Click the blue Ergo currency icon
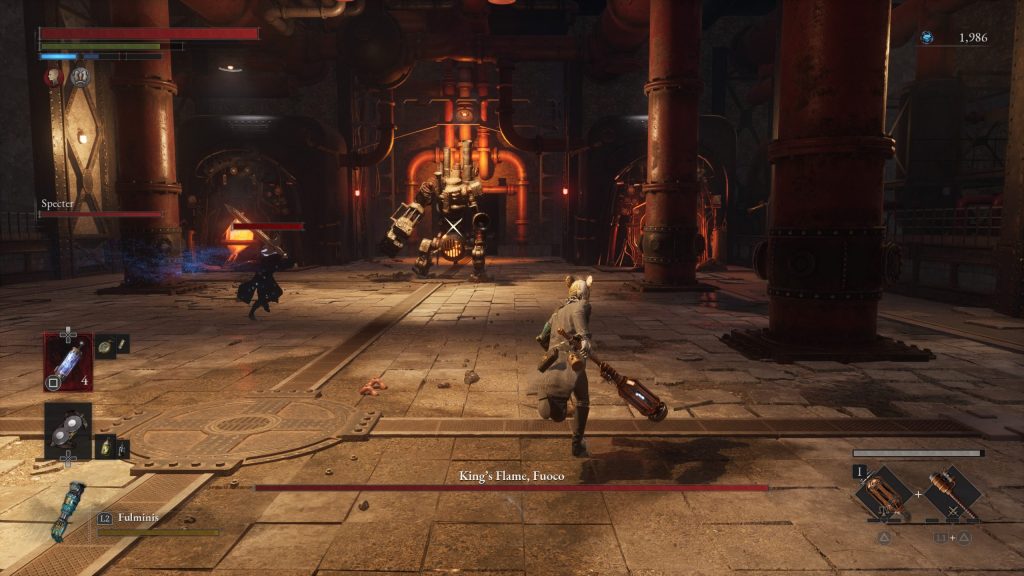 (x=927, y=38)
